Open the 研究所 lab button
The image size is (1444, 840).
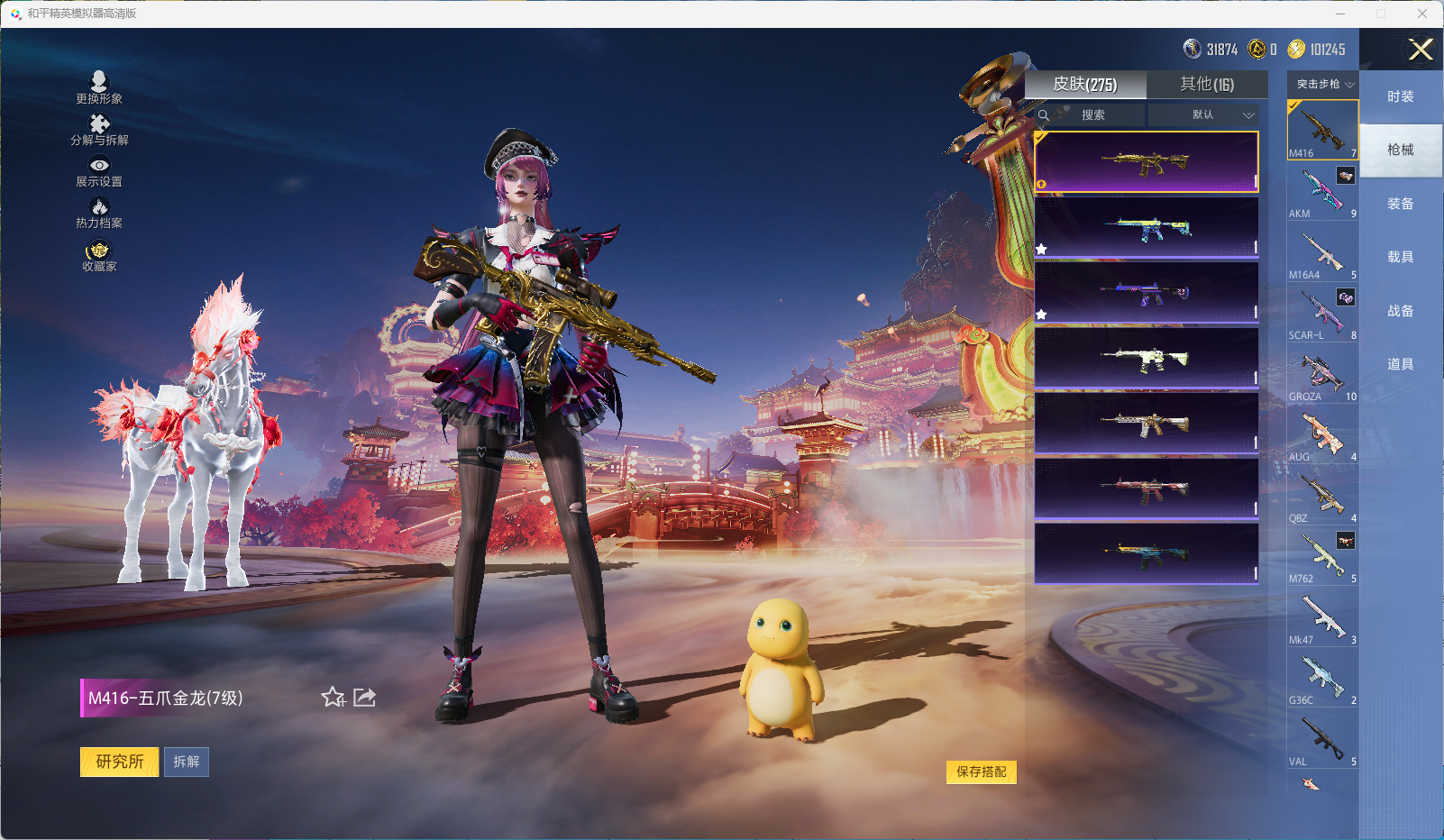point(120,762)
